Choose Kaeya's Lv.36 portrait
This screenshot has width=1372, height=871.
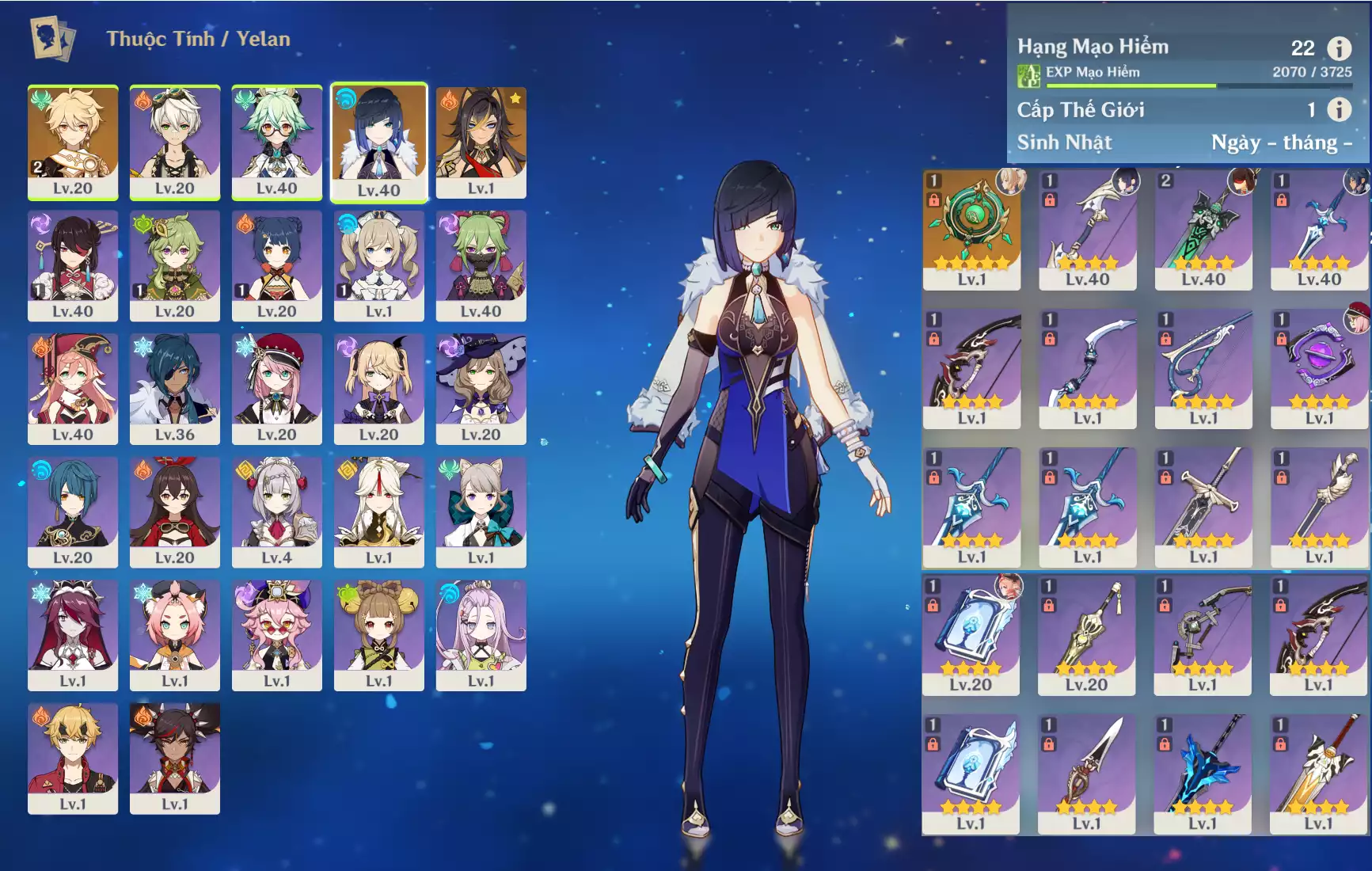(174, 388)
